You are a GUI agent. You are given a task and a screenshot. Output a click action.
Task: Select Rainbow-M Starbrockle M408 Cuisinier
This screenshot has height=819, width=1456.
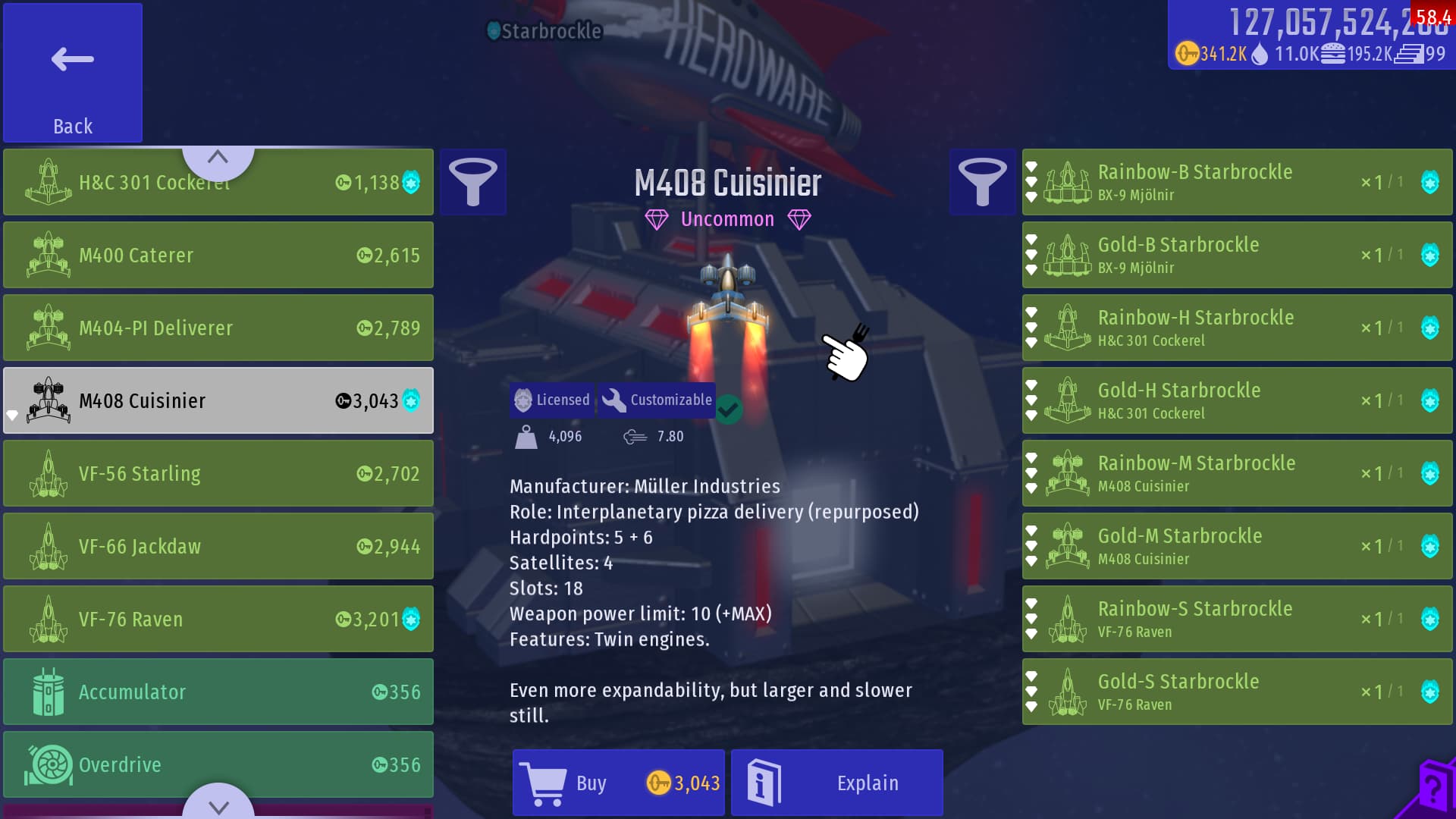pos(1236,473)
